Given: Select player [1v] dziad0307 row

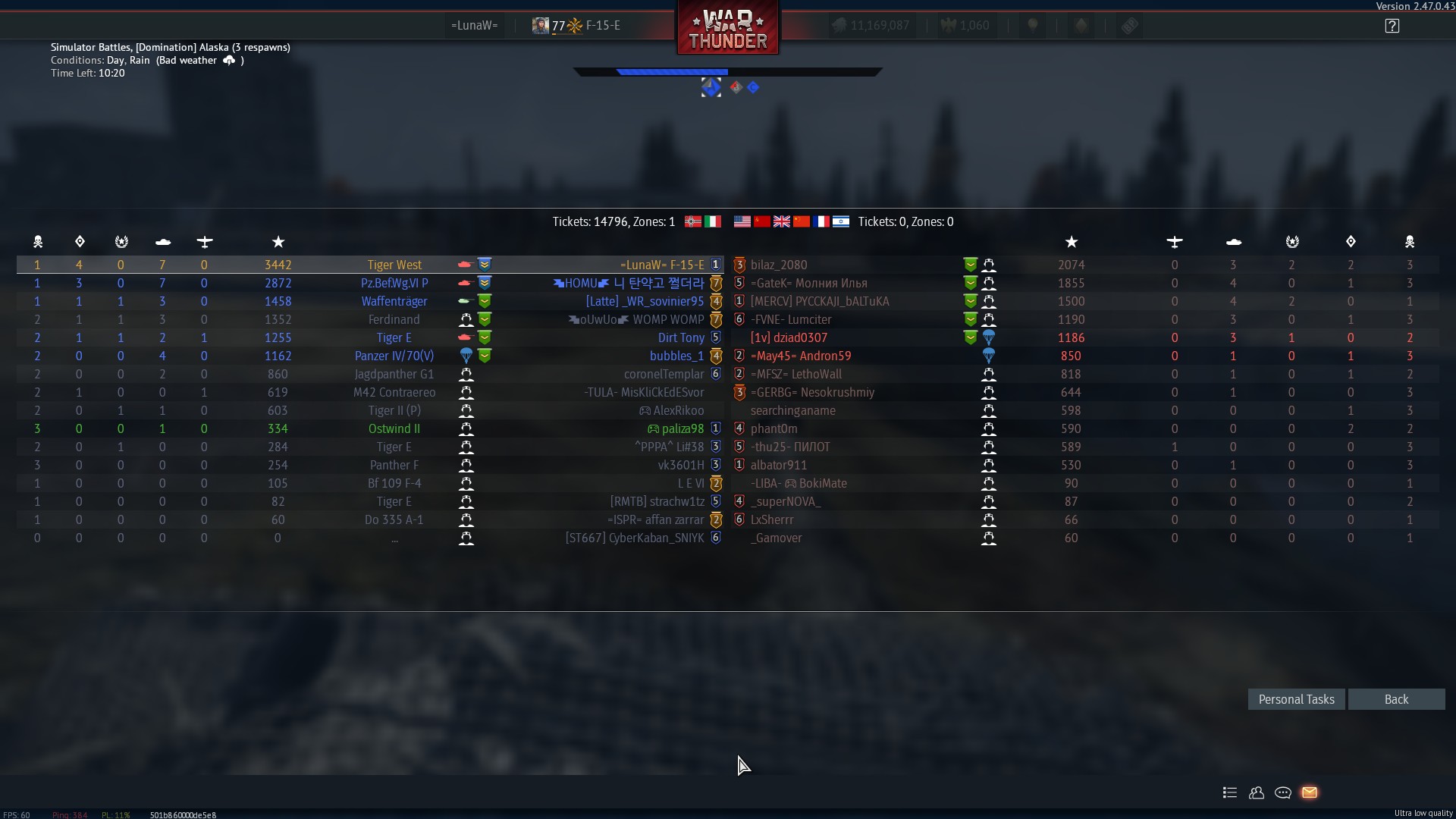Looking at the screenshot, I should point(789,337).
